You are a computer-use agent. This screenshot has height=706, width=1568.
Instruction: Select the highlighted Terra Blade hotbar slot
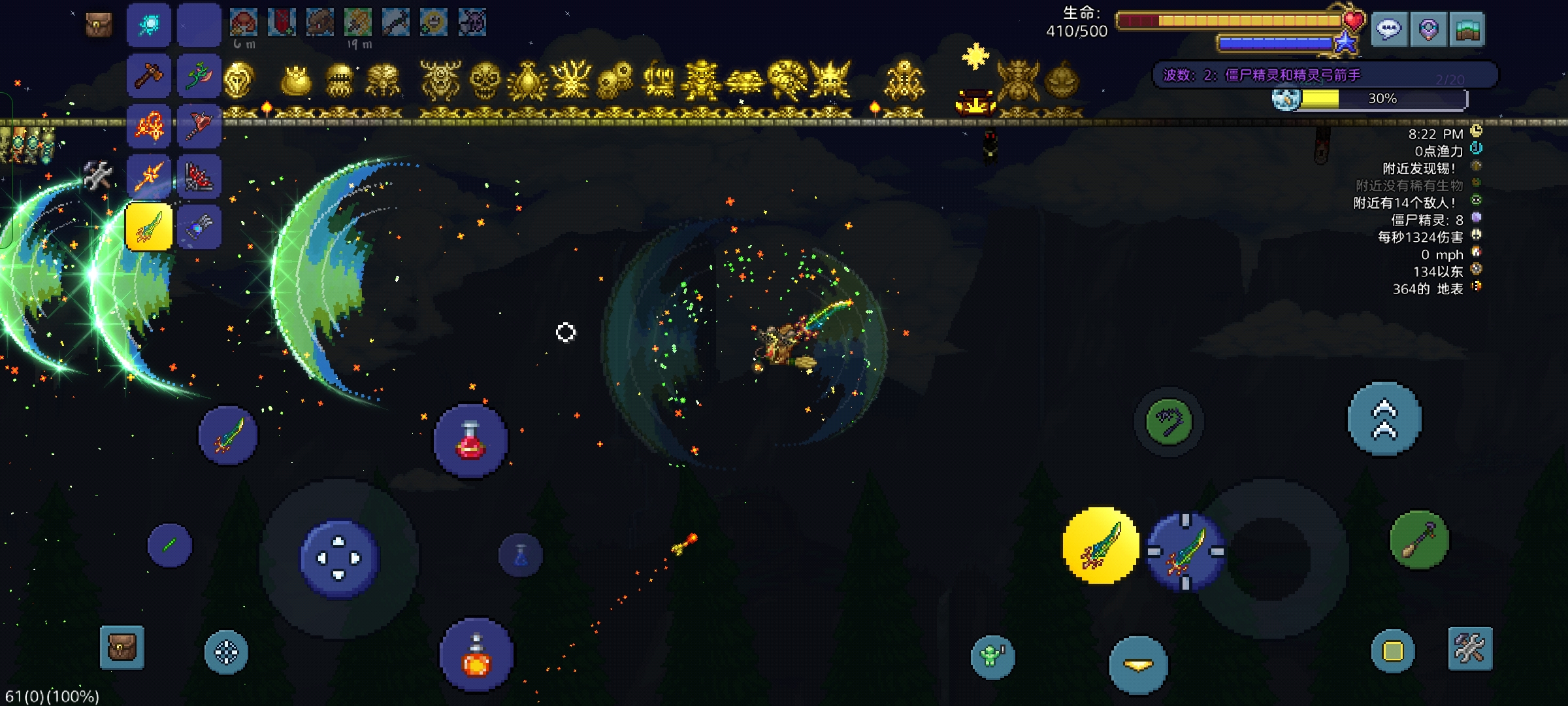149,227
